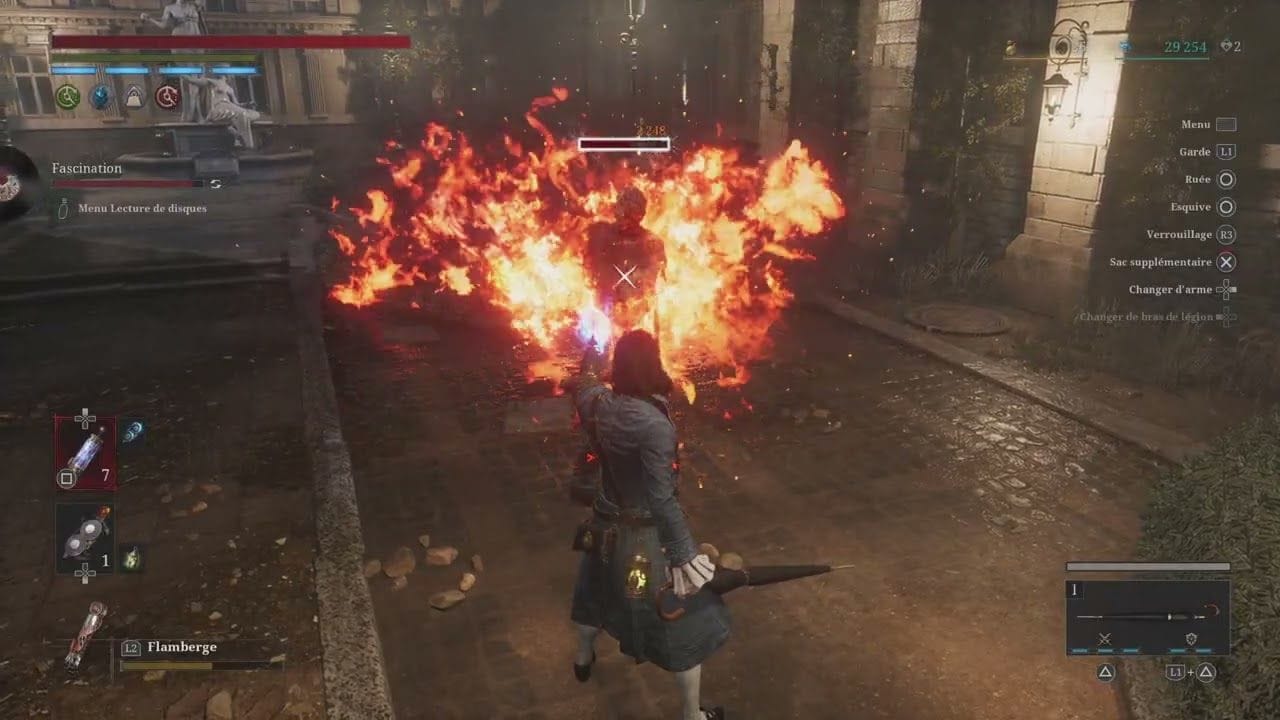Select the shield icon in weapon panel
Viewport: 1280px width, 720px height.
1191,639
